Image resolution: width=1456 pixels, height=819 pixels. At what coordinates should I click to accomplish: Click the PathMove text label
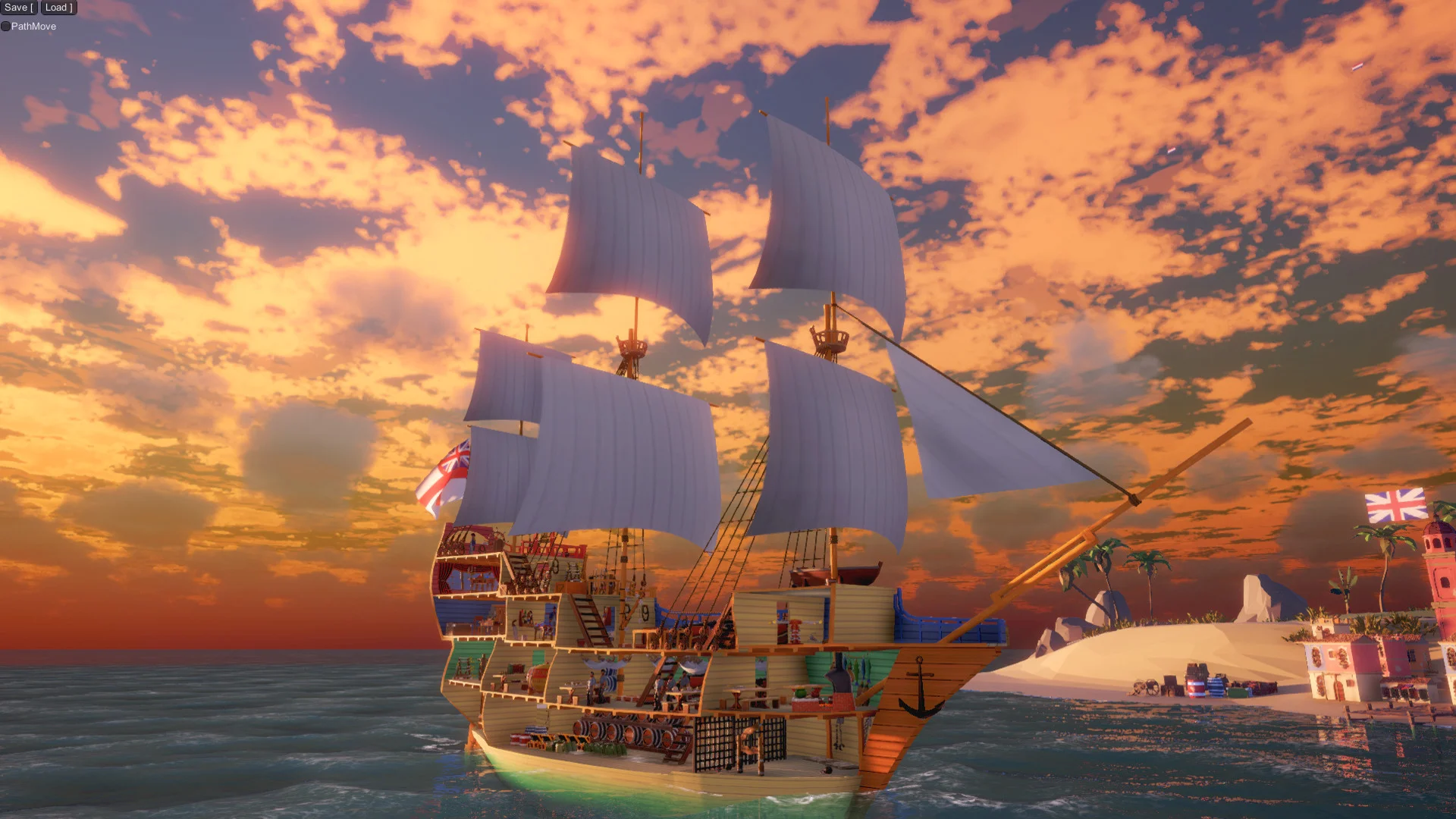[33, 26]
